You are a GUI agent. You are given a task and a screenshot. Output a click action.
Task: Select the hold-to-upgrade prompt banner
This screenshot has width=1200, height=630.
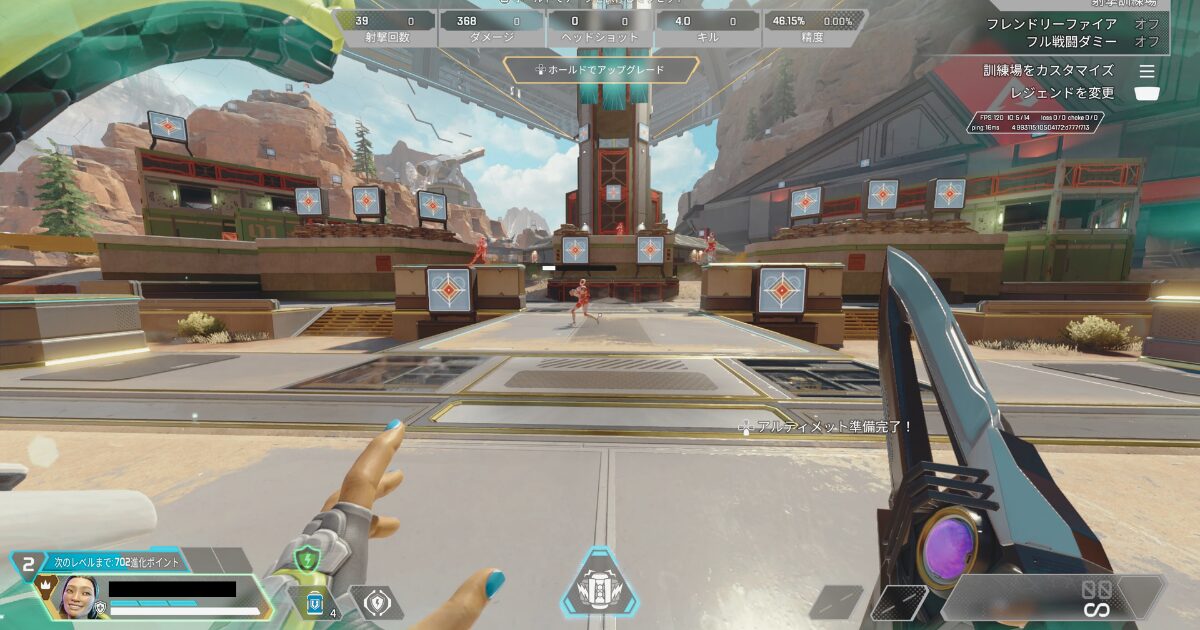599,70
